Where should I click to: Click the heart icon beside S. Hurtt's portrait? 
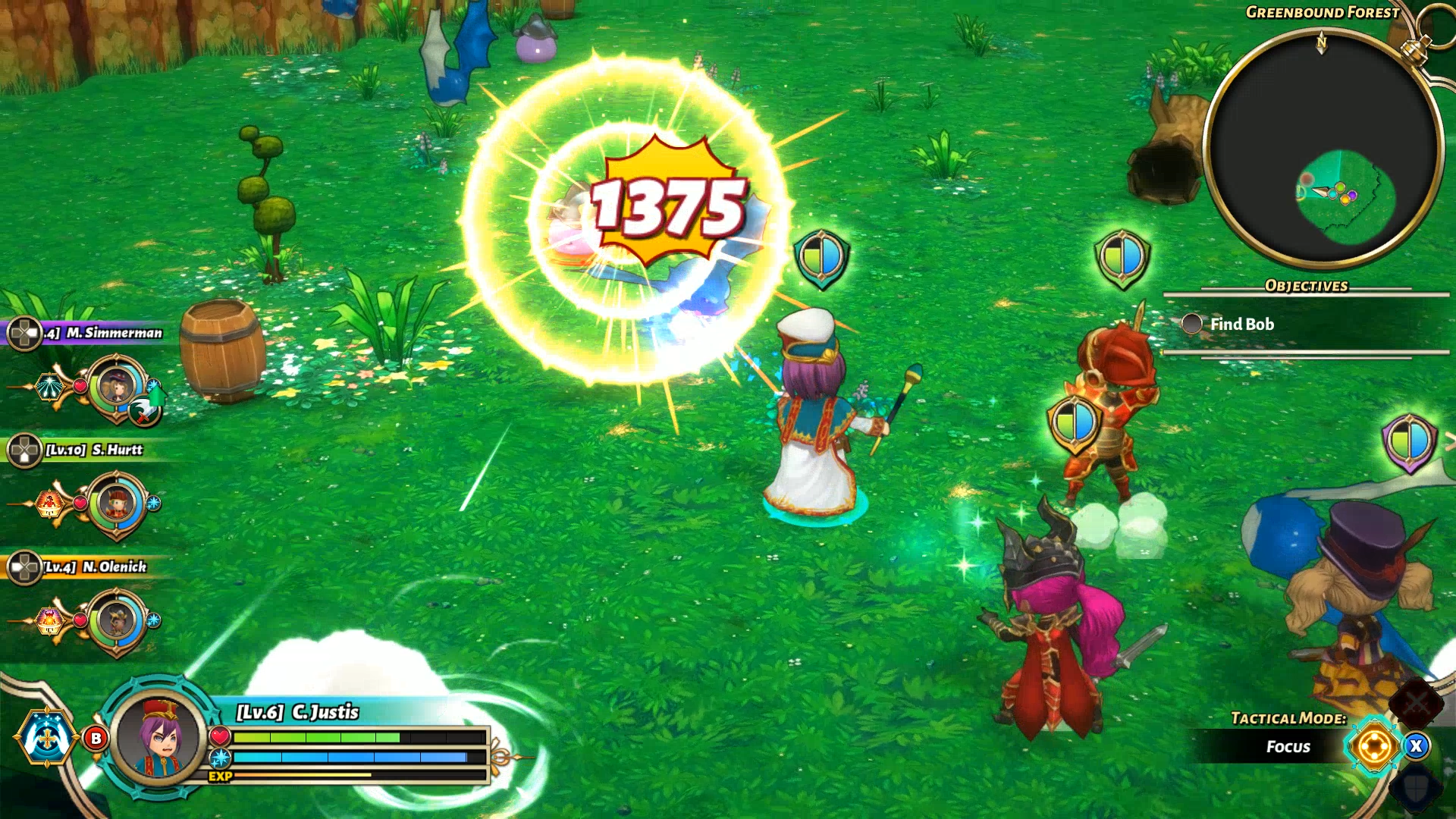[x=79, y=502]
